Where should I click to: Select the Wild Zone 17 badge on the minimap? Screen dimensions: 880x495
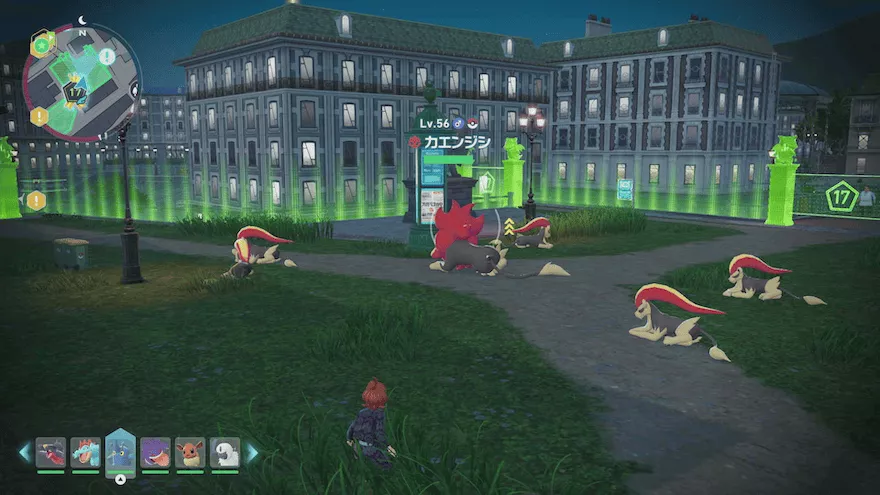pos(74,95)
